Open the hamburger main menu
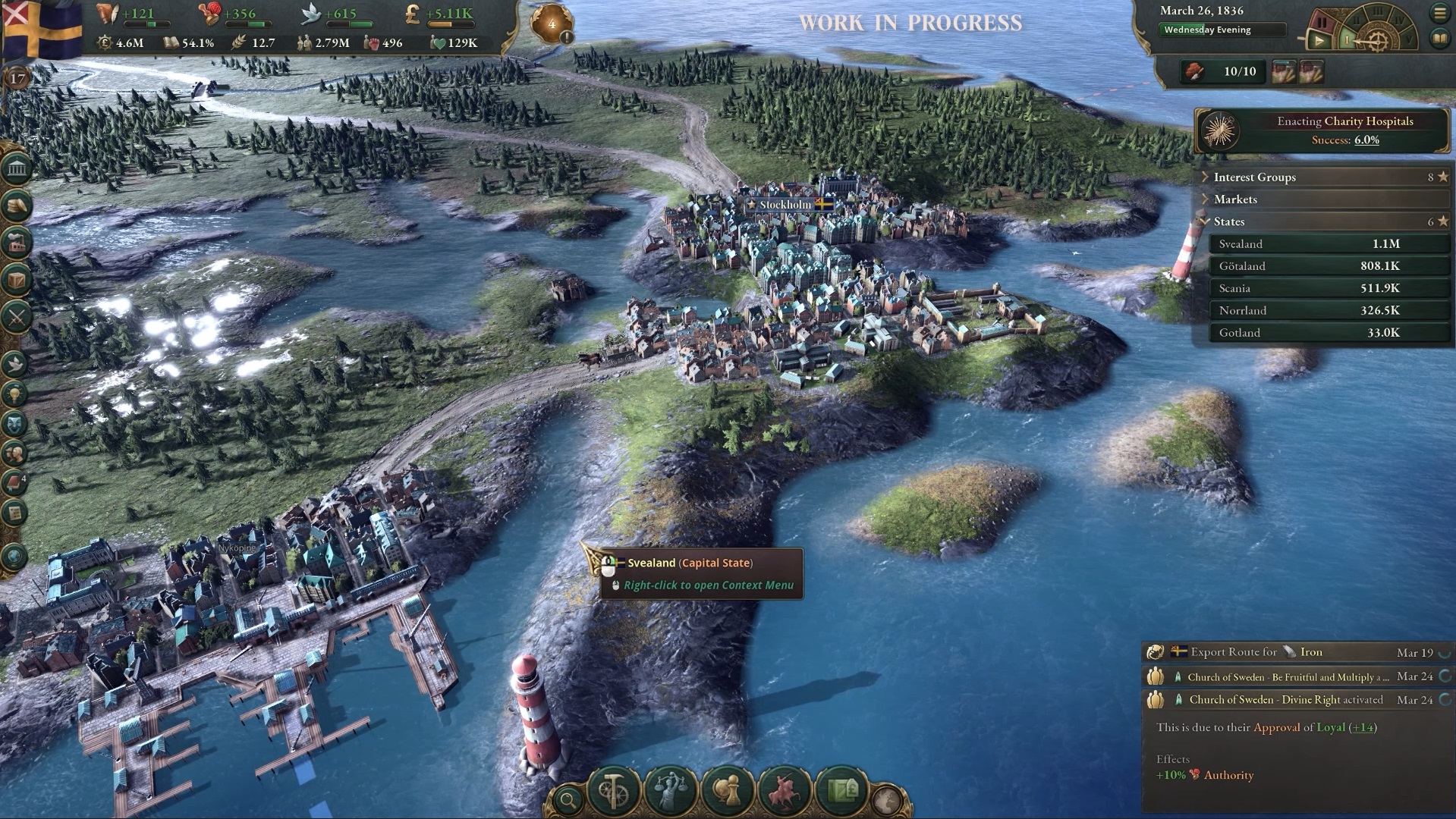Screen dimensions: 1456x819 [x=1439, y=12]
